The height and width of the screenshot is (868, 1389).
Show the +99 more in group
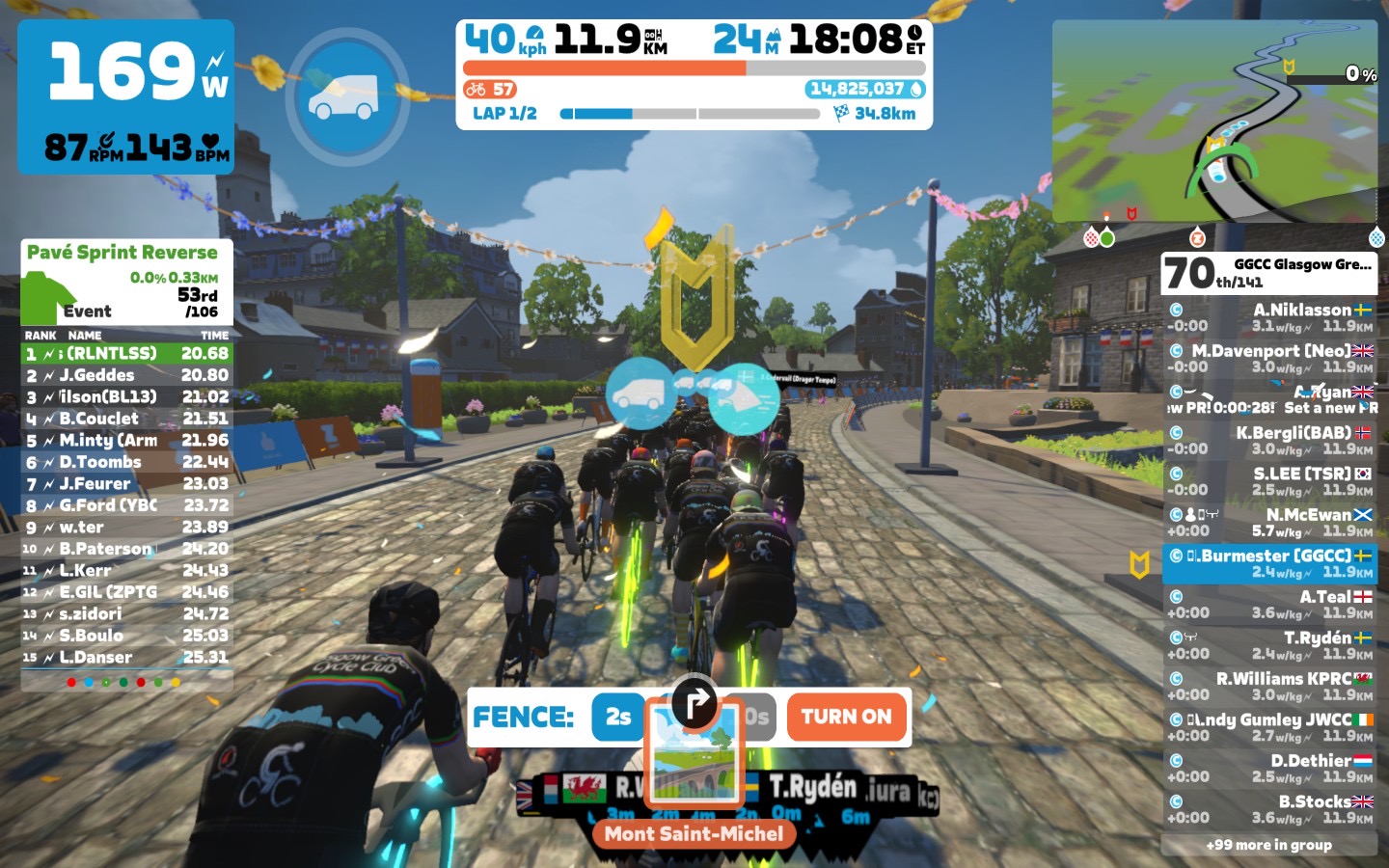click(x=1269, y=845)
